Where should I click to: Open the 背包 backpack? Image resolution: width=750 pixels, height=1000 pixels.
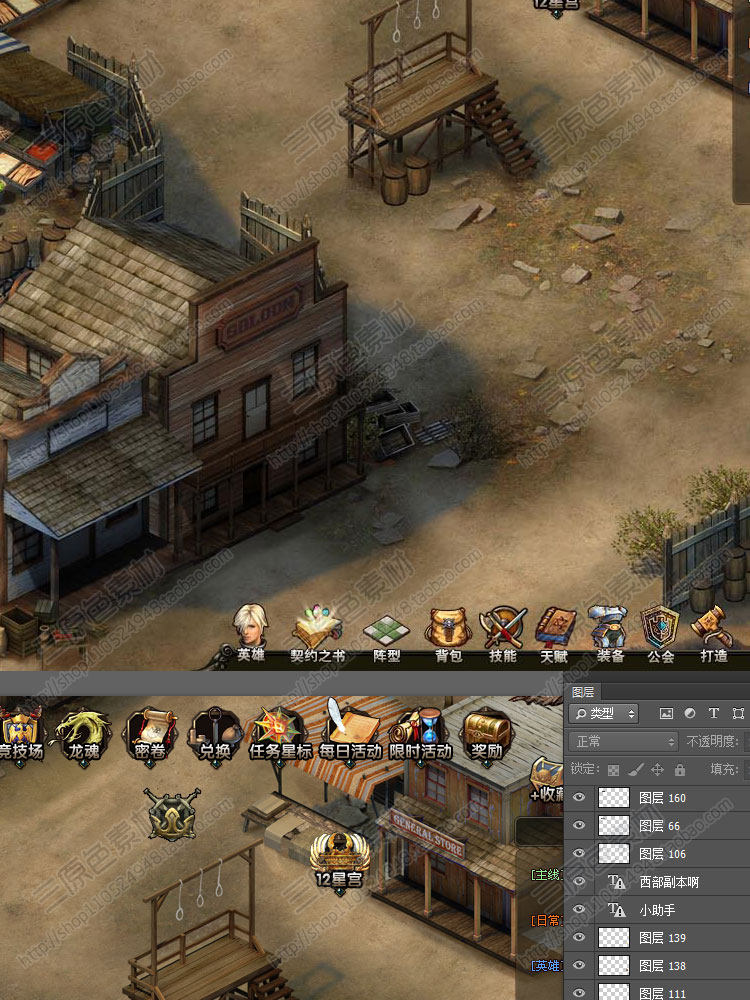point(447,630)
